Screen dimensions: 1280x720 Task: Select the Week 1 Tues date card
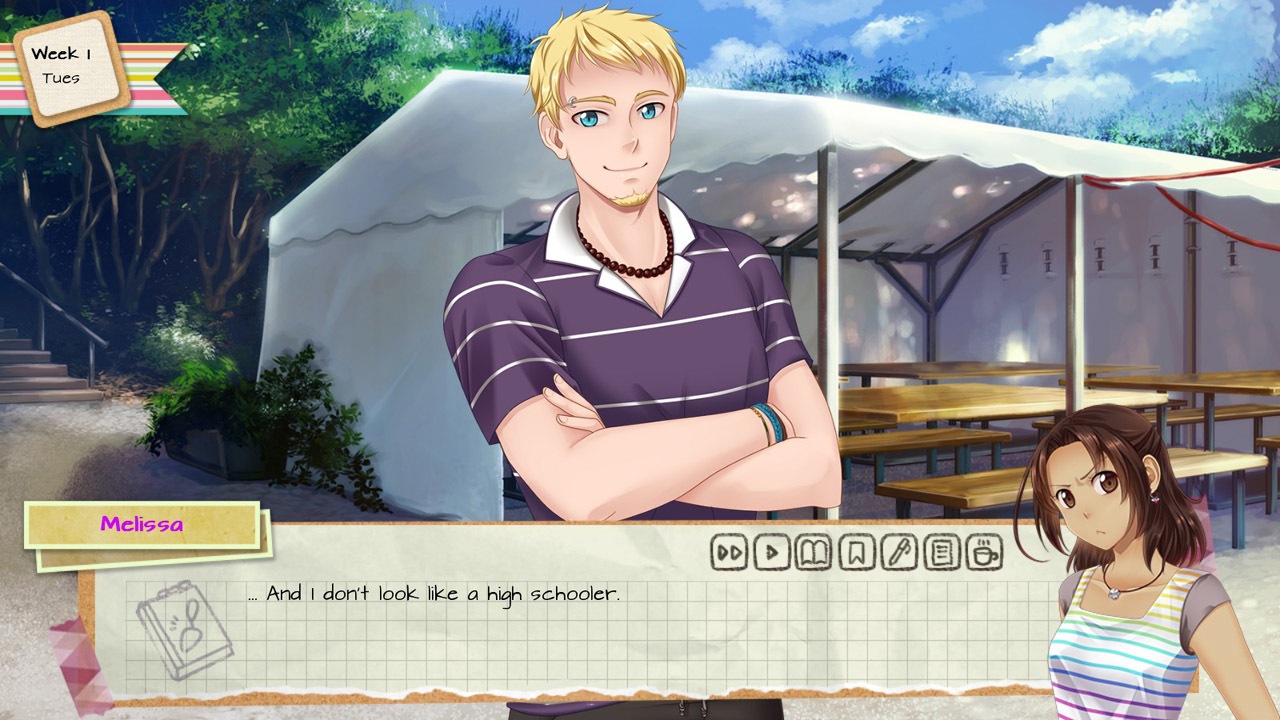coord(68,67)
